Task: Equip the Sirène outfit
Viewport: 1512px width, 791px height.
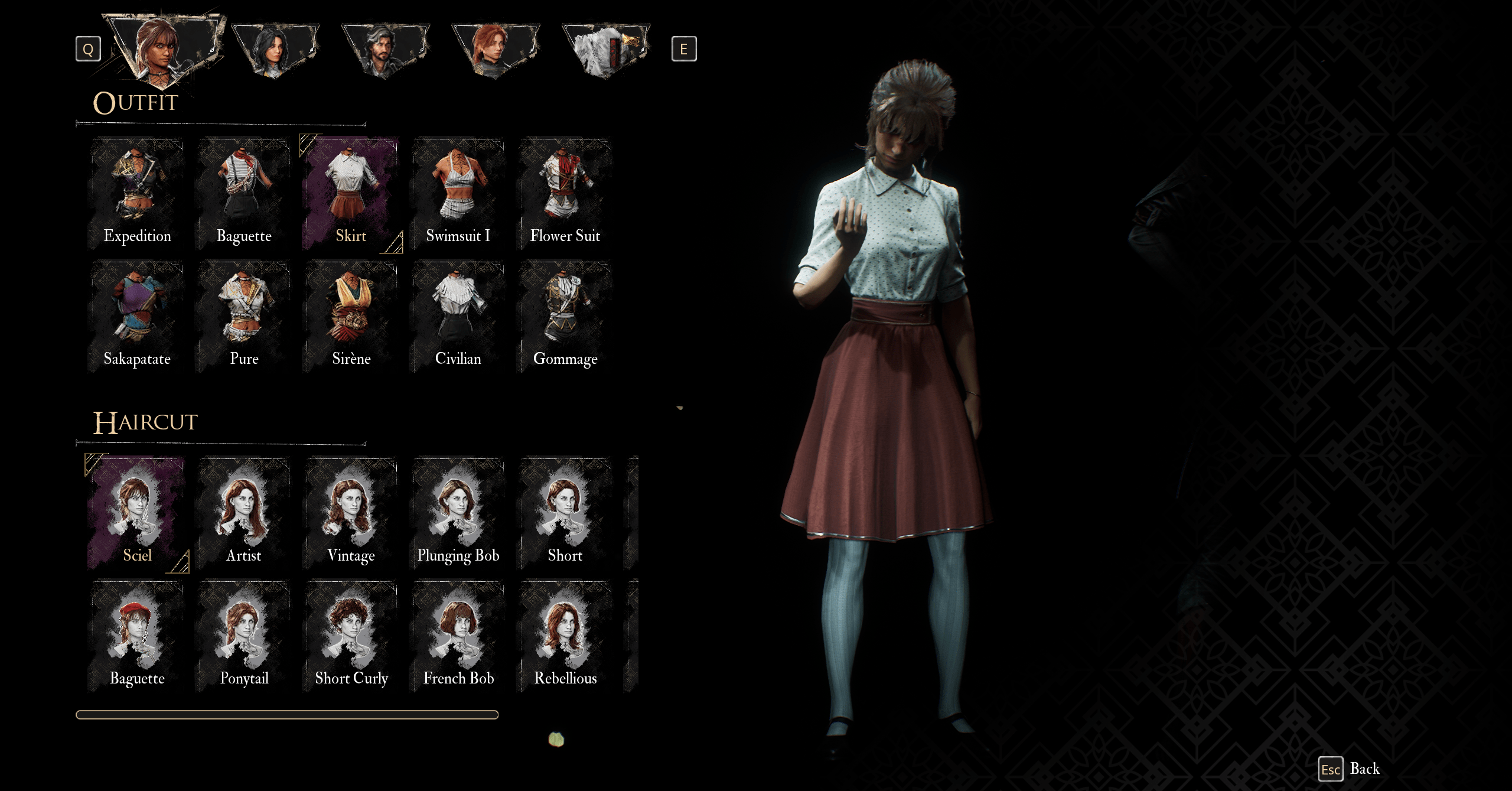Action: point(351,317)
